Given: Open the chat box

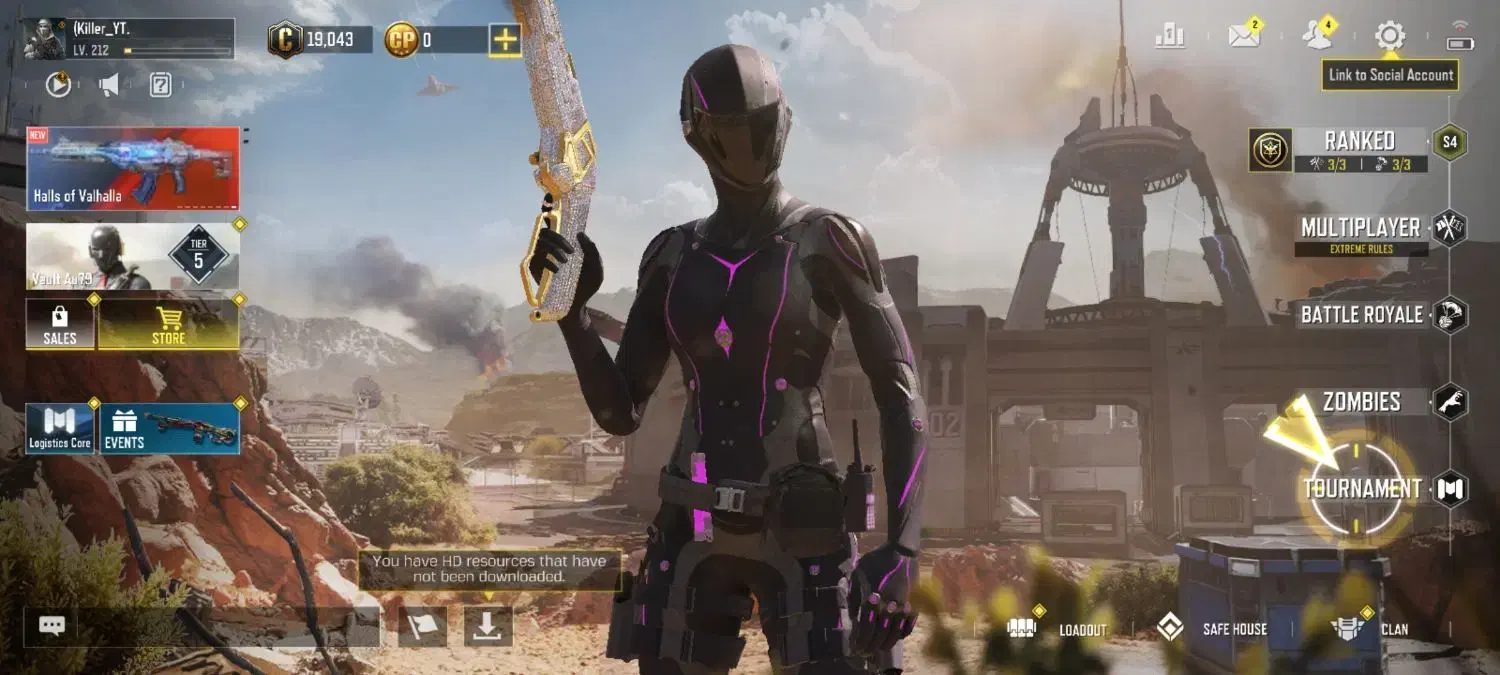Looking at the screenshot, I should pyautogui.click(x=52, y=626).
